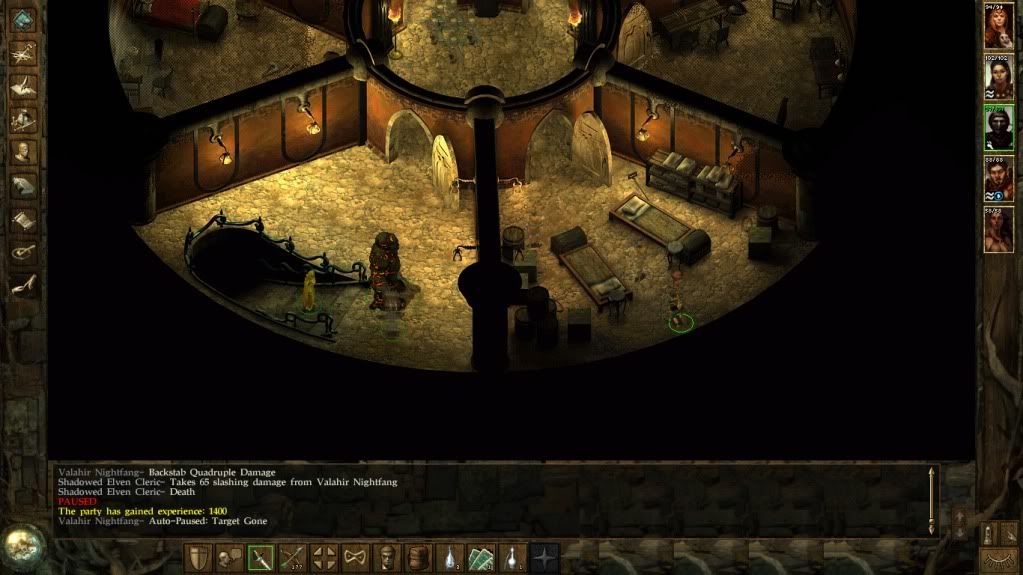
Task: Open the mage spellbook from the sidebar
Action: pyautogui.click(x=22, y=186)
